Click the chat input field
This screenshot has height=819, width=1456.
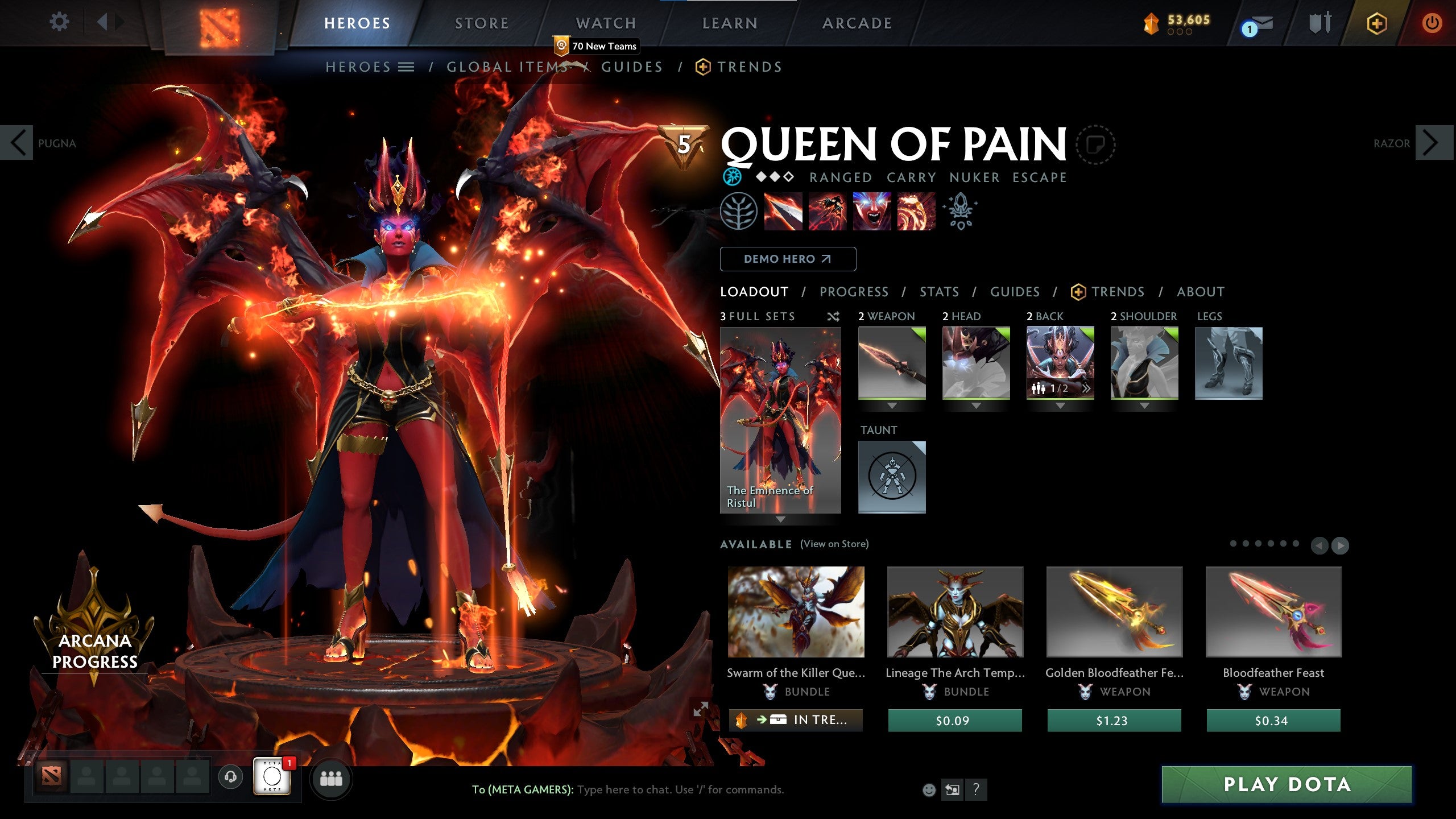[x=680, y=789]
